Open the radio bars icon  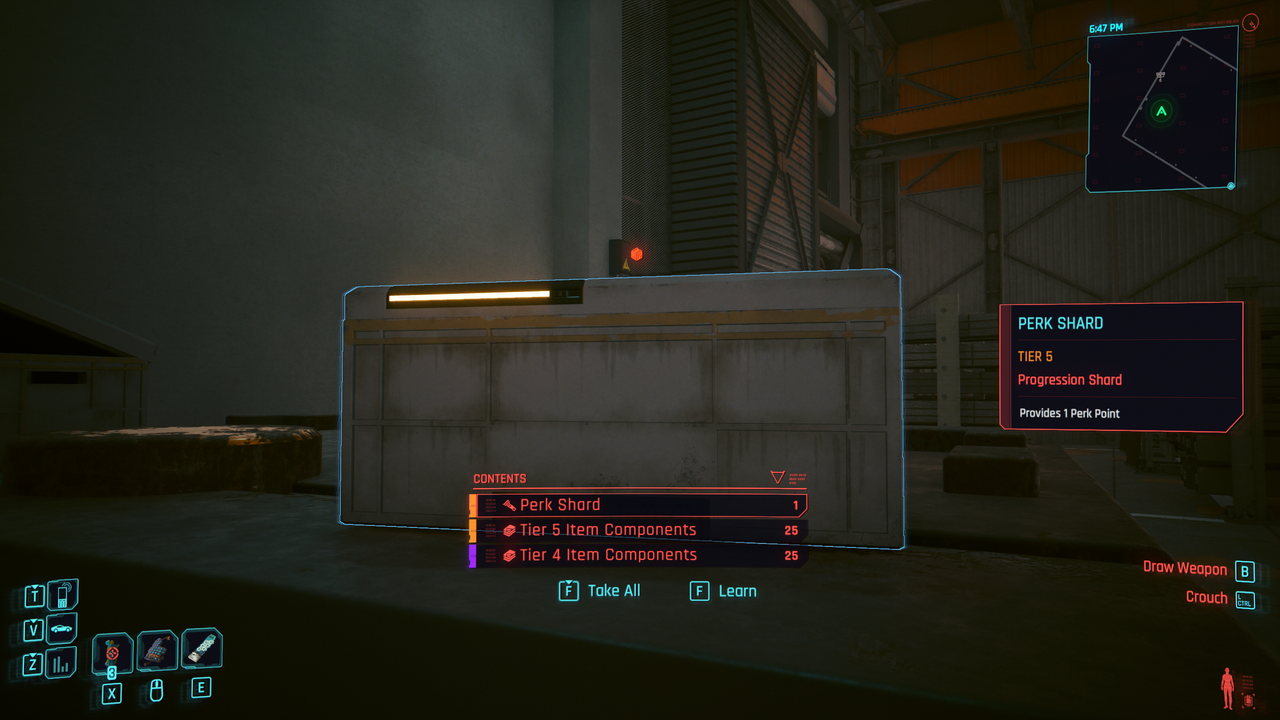click(62, 663)
